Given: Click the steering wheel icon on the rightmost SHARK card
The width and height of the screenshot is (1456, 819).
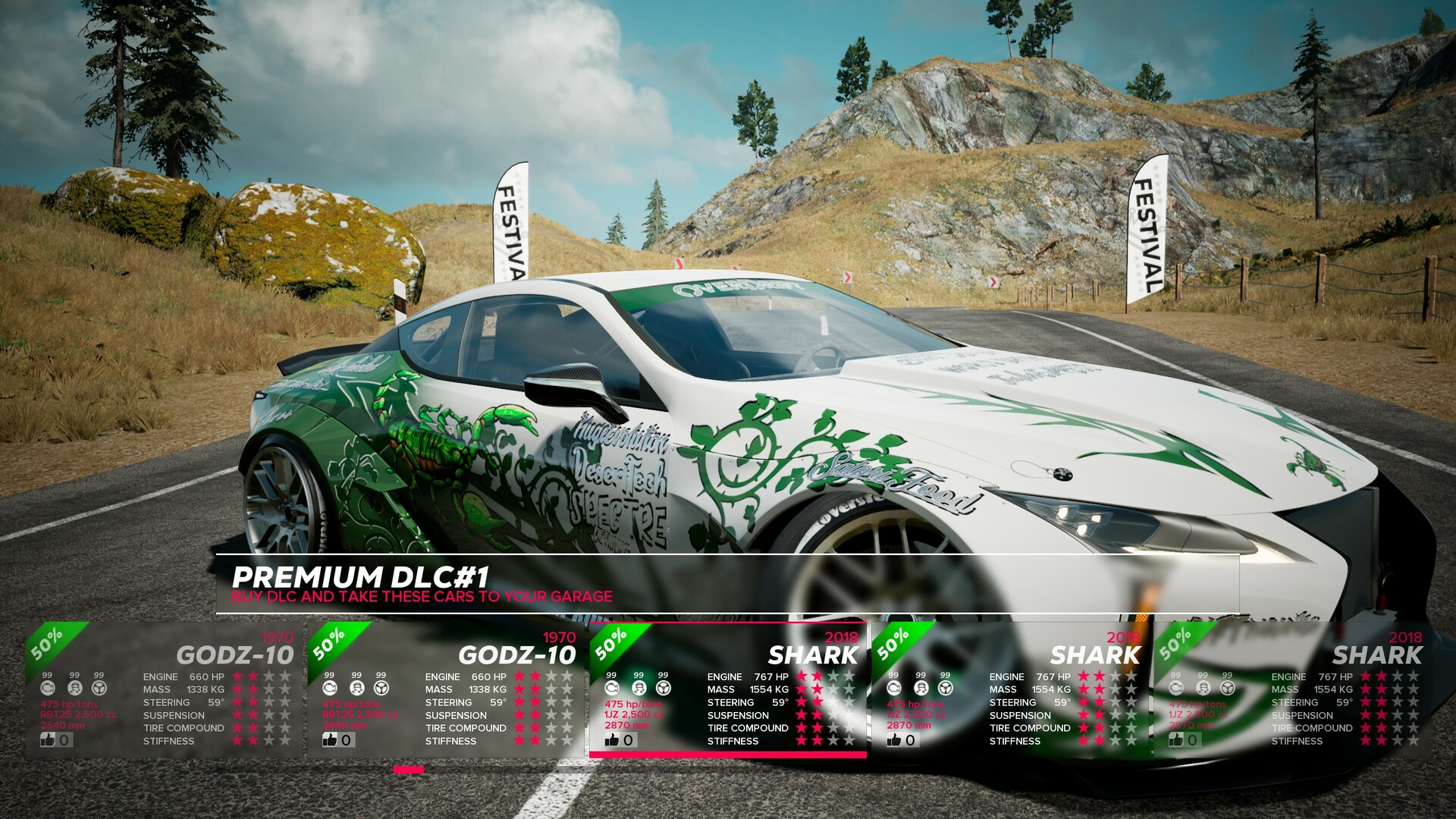Looking at the screenshot, I should pyautogui.click(x=1227, y=686).
